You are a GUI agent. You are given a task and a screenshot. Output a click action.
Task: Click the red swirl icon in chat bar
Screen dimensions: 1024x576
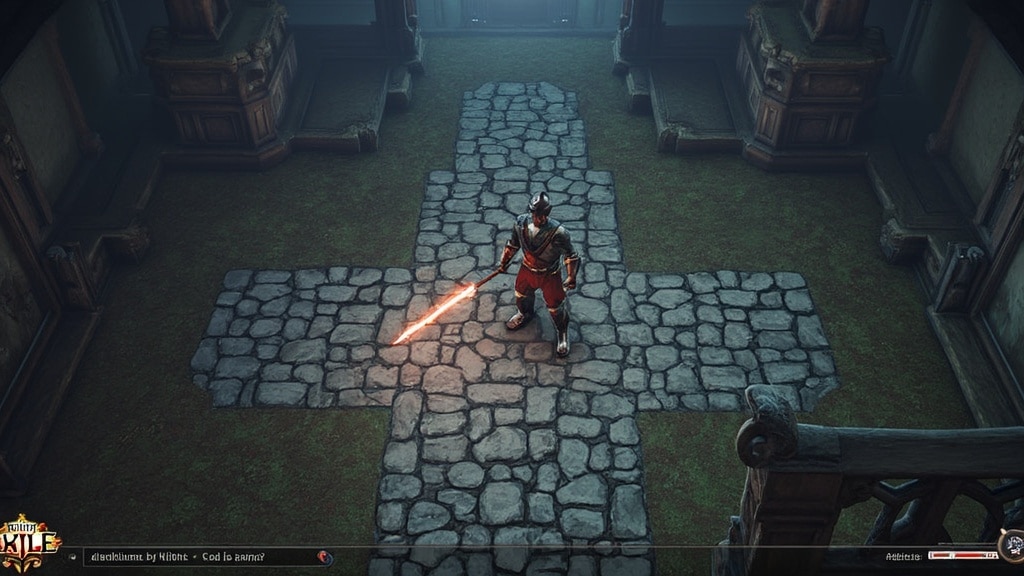(x=323, y=556)
